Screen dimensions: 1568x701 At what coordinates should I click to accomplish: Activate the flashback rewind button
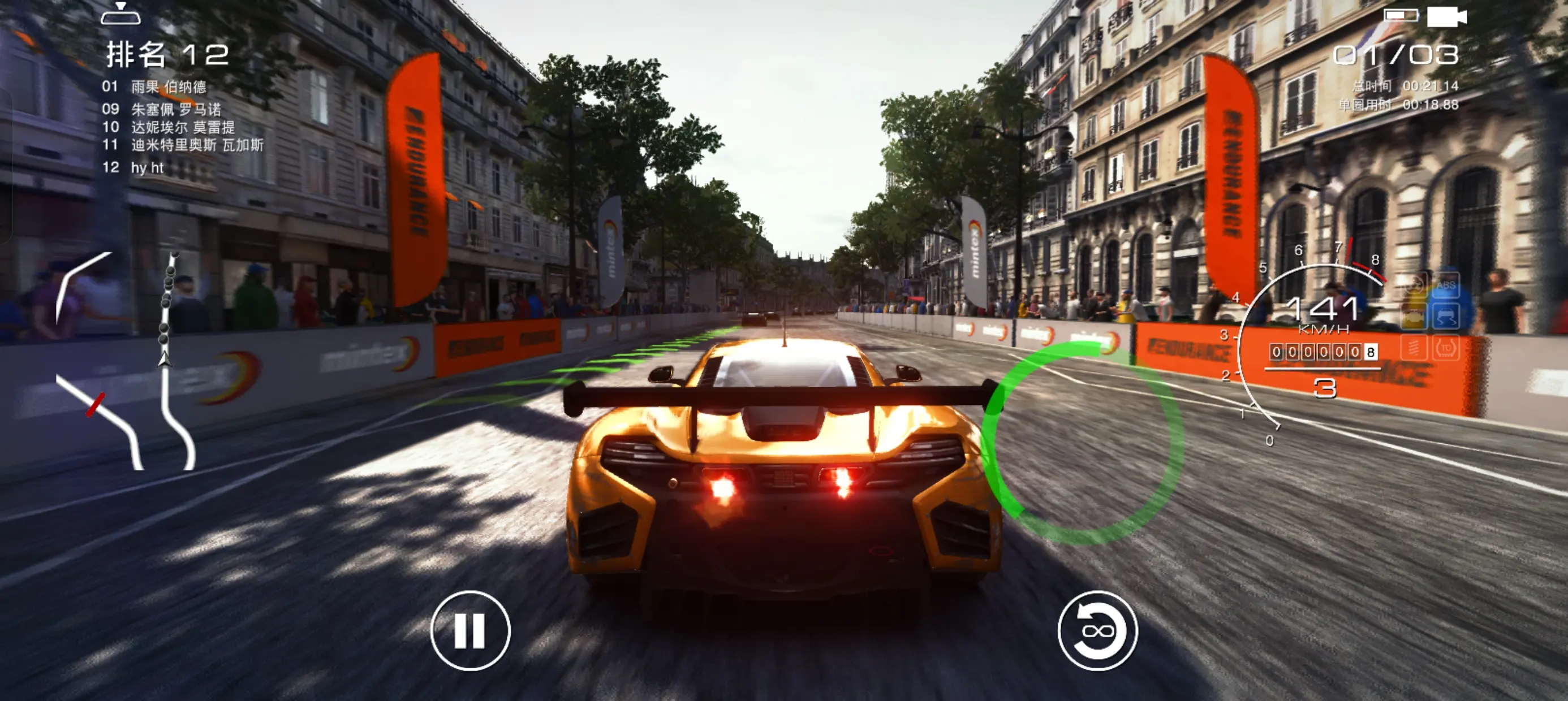point(1097,630)
